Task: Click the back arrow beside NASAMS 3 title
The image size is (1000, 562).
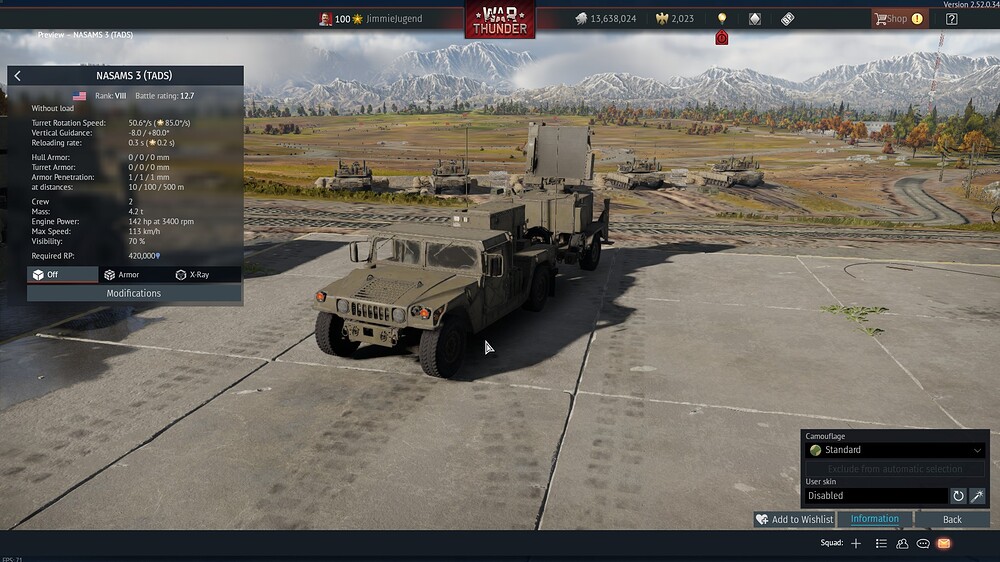Action: pyautogui.click(x=18, y=76)
